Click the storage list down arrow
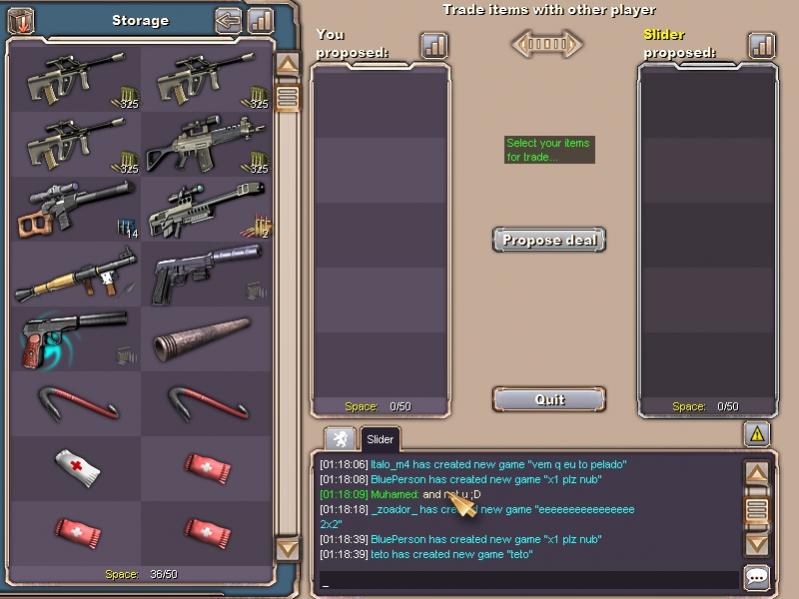799x599 pixels. click(287, 549)
